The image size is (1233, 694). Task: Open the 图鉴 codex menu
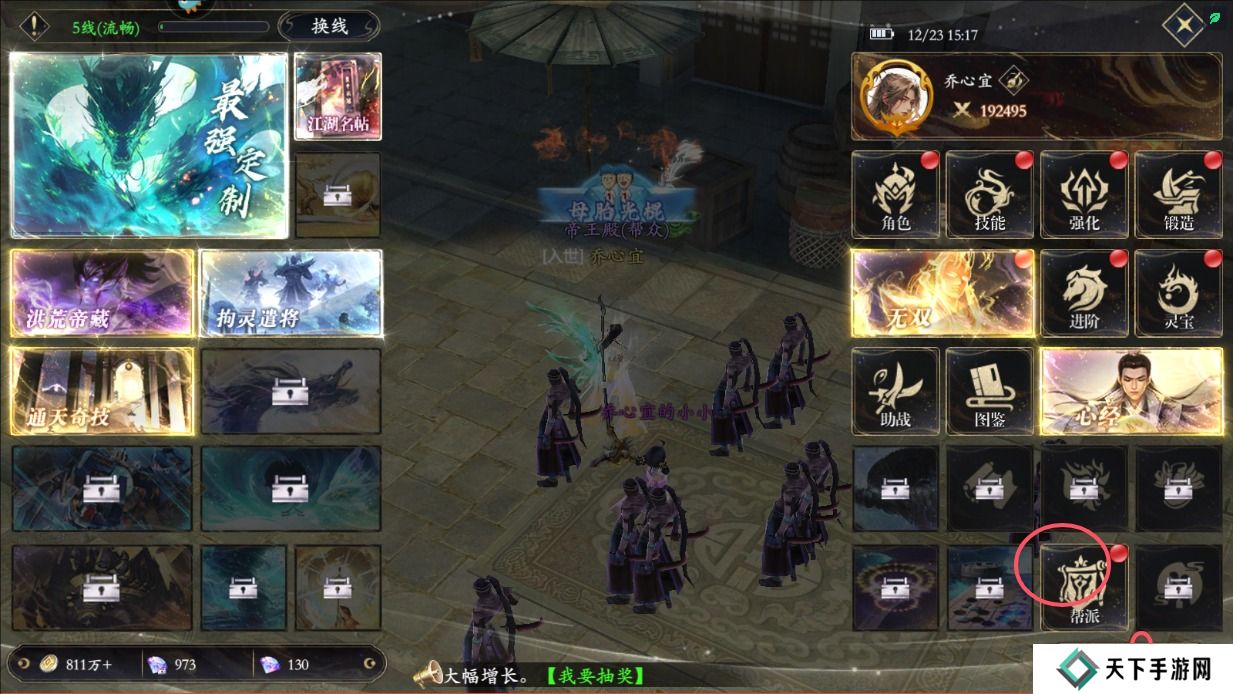point(989,390)
